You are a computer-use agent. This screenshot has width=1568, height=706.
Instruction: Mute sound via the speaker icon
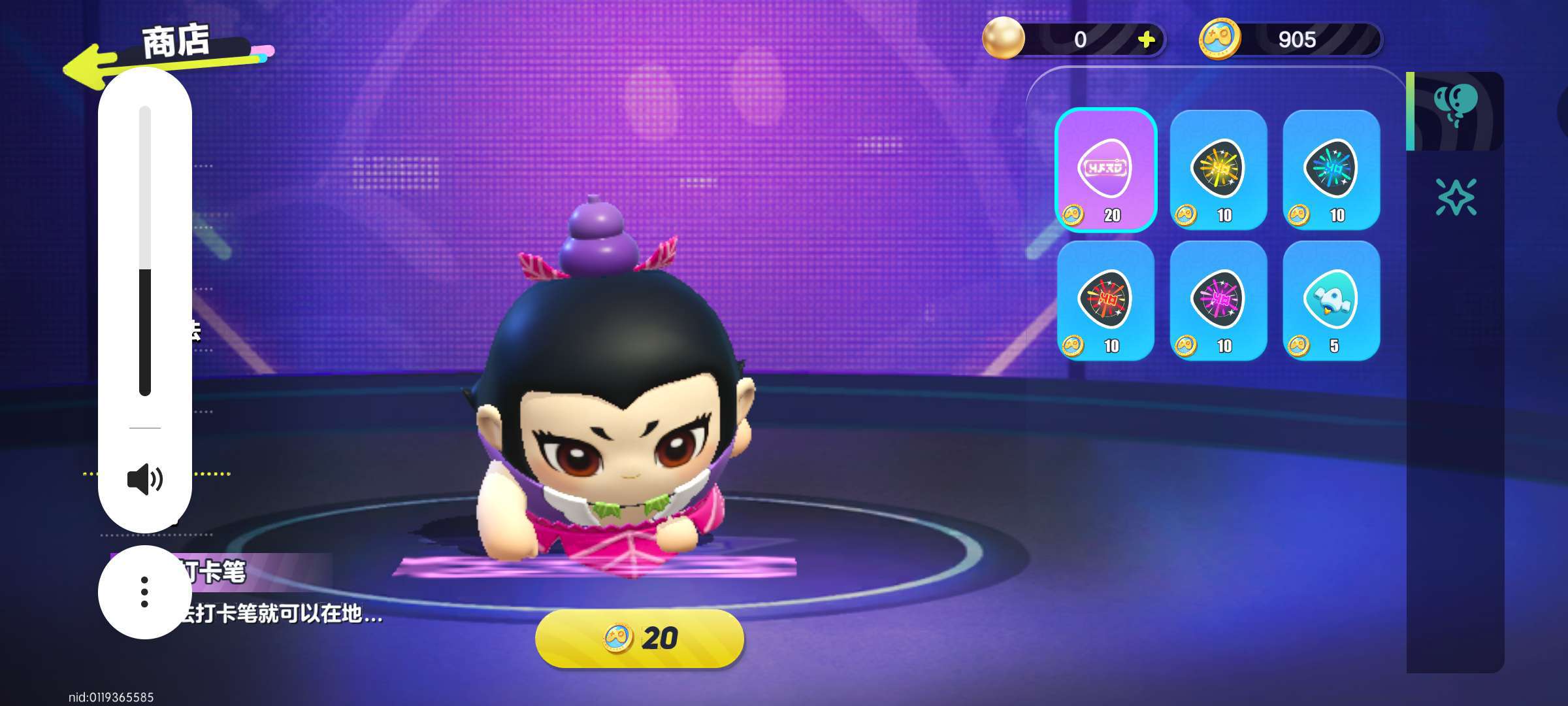[145, 479]
